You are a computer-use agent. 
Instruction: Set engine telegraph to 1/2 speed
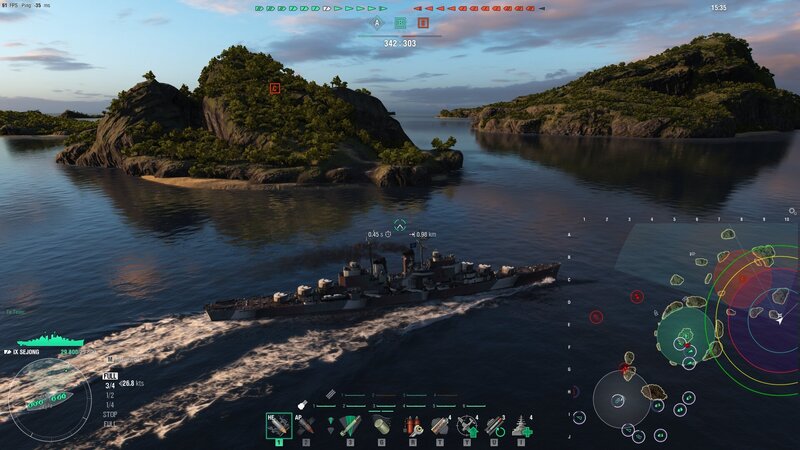[x=109, y=394]
